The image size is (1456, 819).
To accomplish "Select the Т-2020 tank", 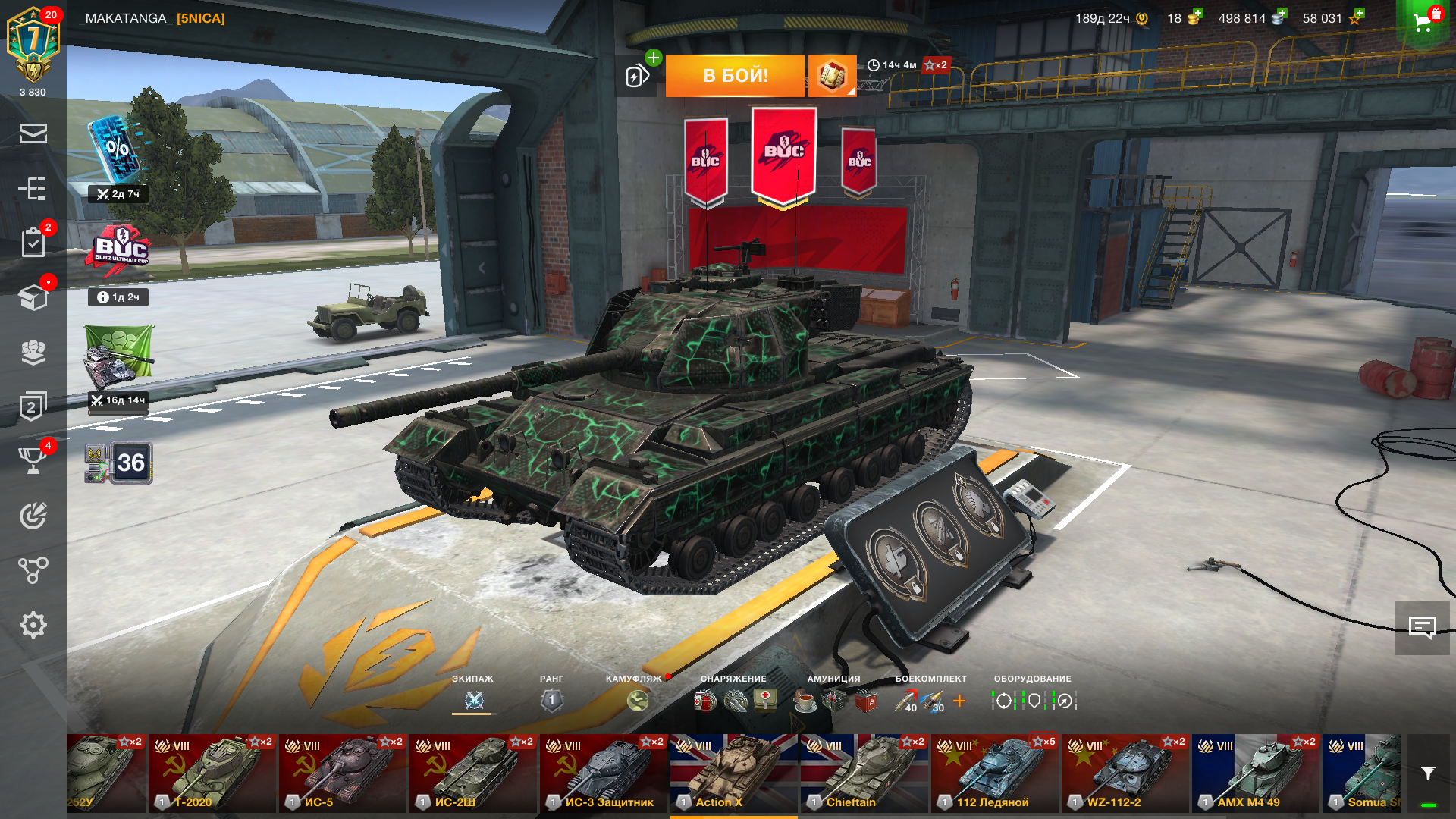I will tap(212, 773).
